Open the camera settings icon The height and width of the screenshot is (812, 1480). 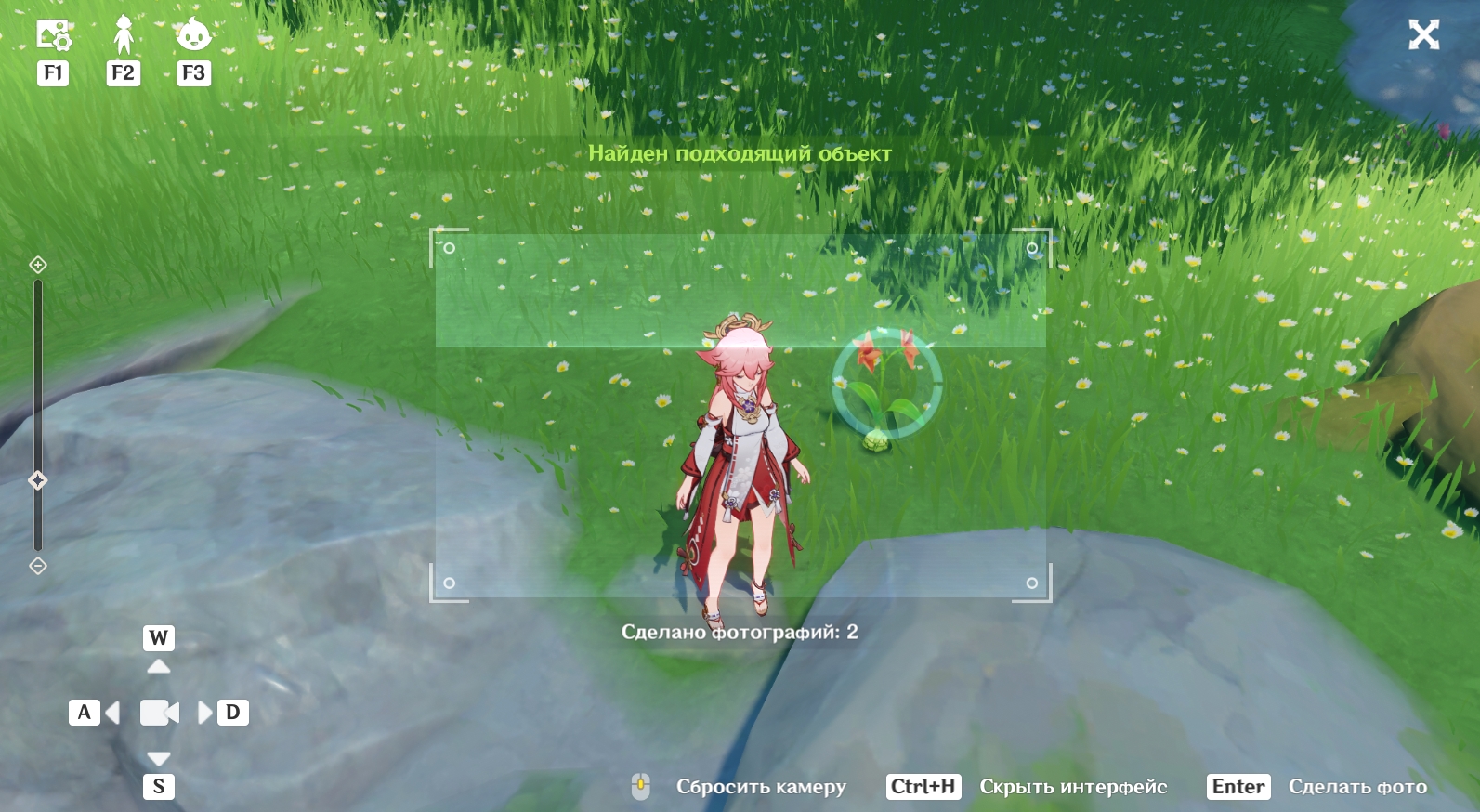[x=53, y=35]
